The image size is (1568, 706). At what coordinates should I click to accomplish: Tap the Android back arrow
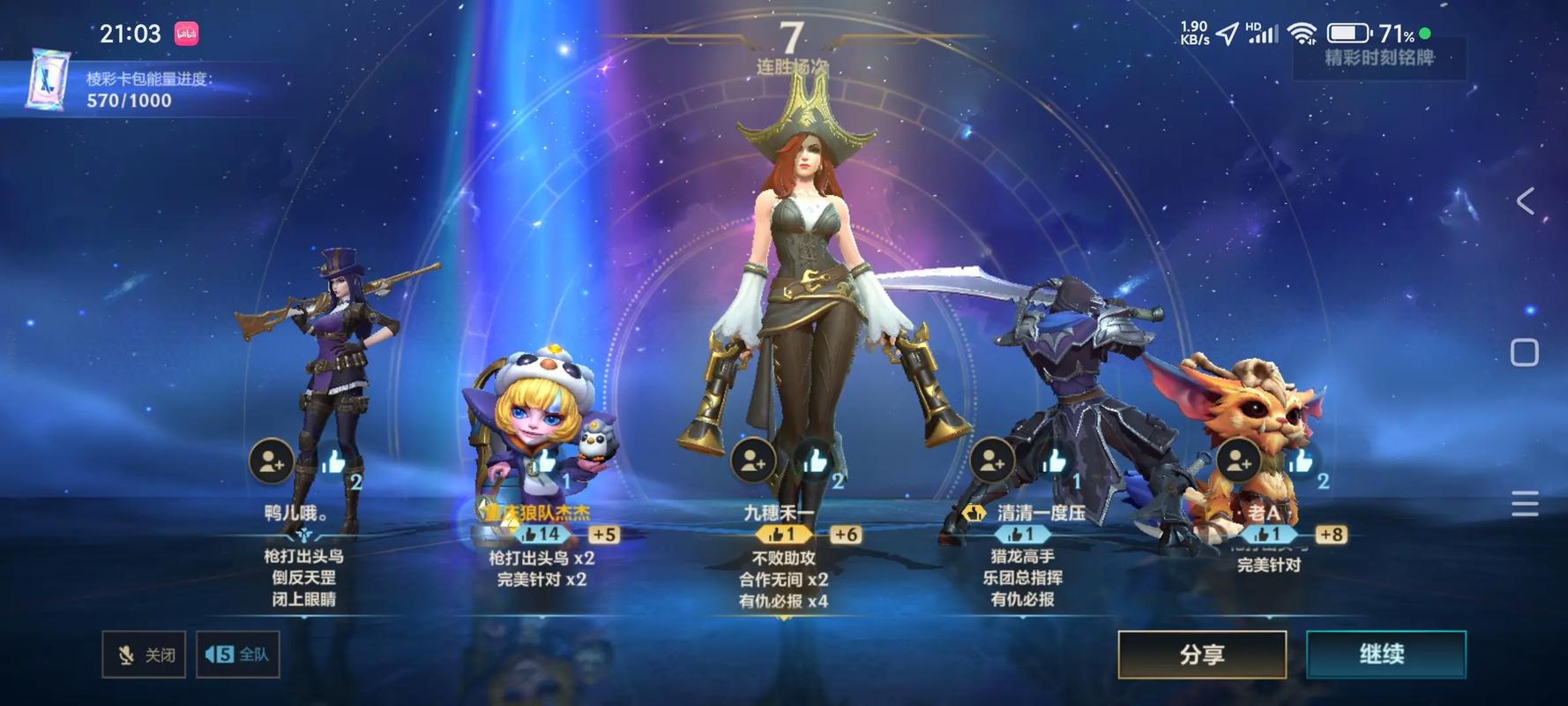[x=1525, y=201]
